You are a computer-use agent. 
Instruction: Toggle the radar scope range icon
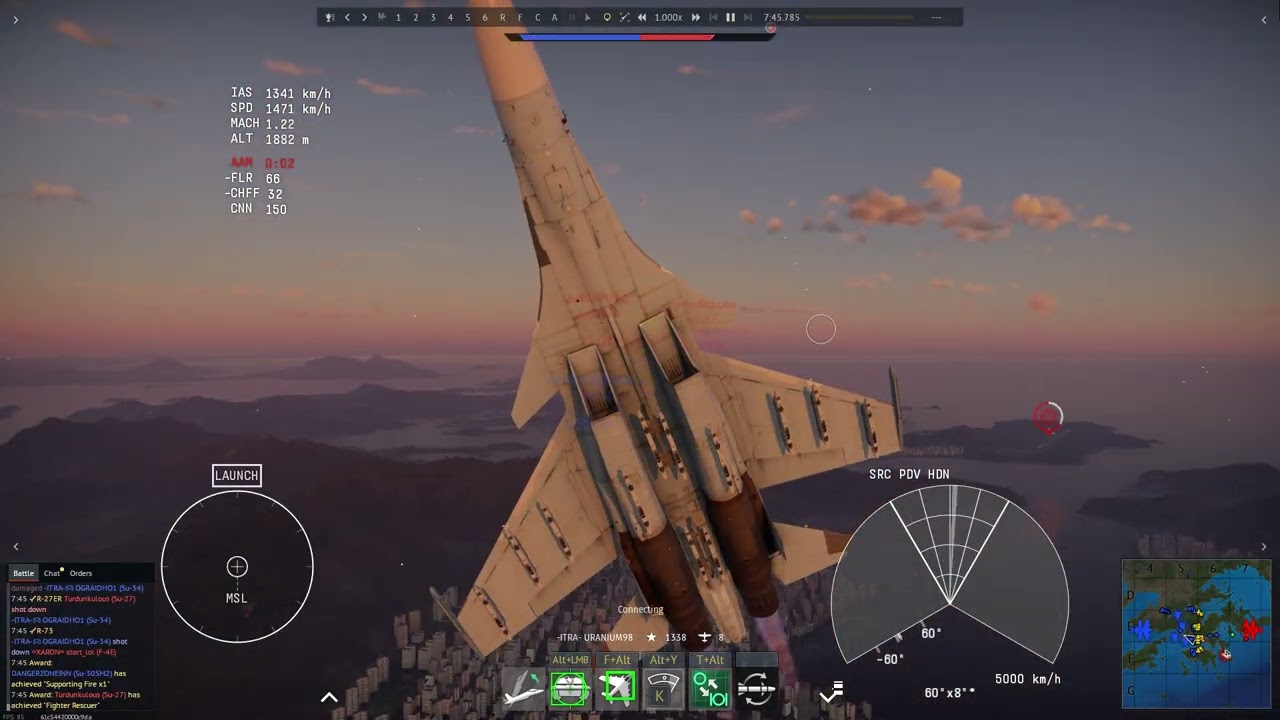coord(662,689)
